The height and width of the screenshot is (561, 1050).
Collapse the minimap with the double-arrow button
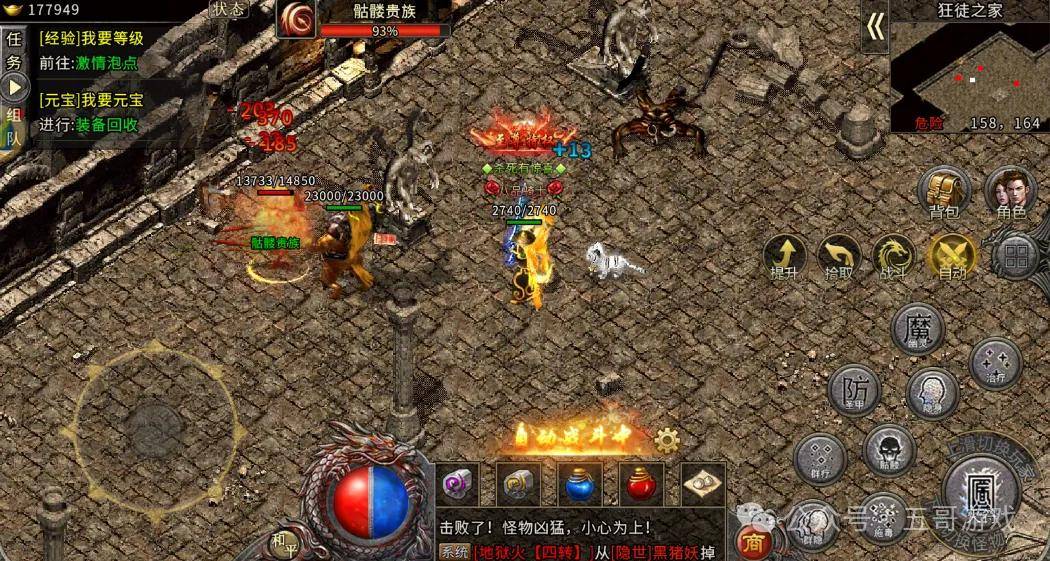click(875, 27)
